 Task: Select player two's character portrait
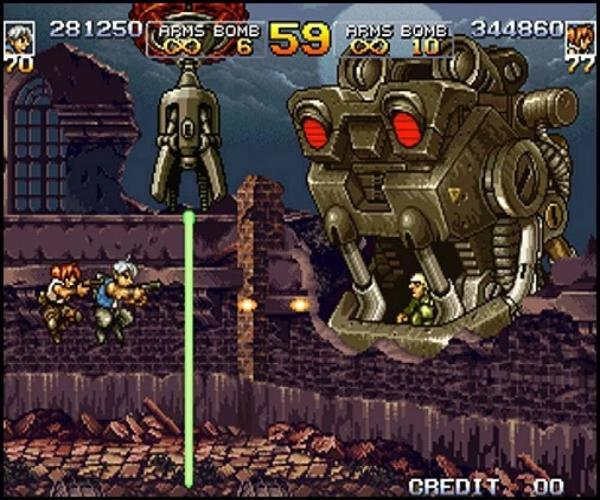coord(579,38)
